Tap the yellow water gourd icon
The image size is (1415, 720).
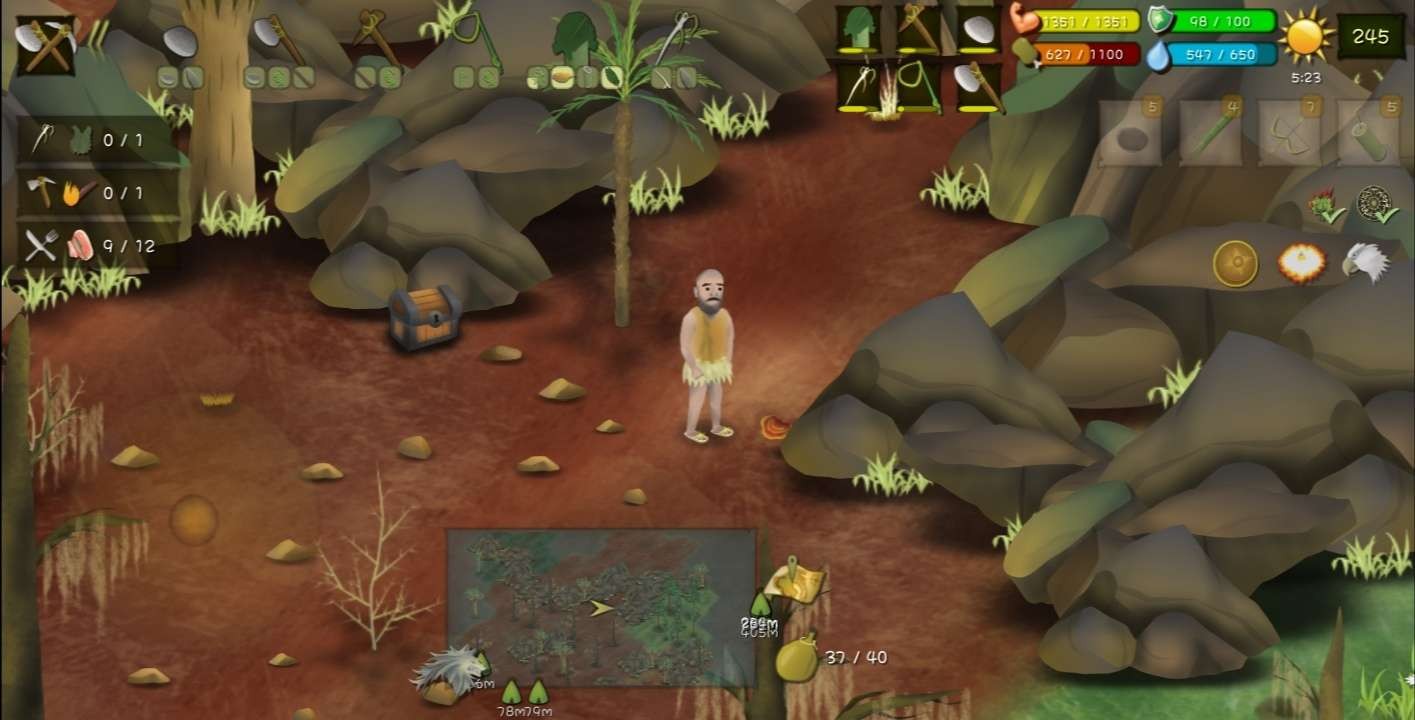click(797, 658)
